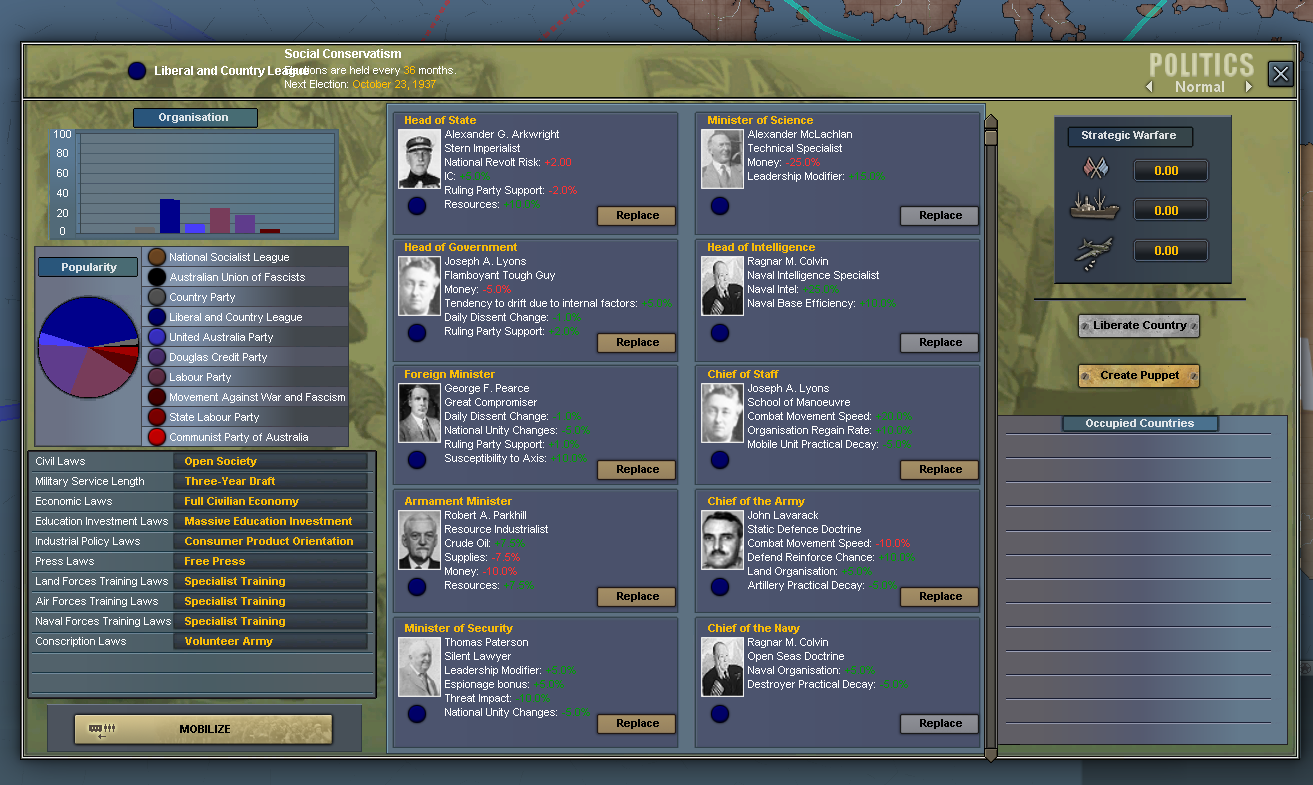Change conscription via the Volunteer Army selector

[x=227, y=641]
